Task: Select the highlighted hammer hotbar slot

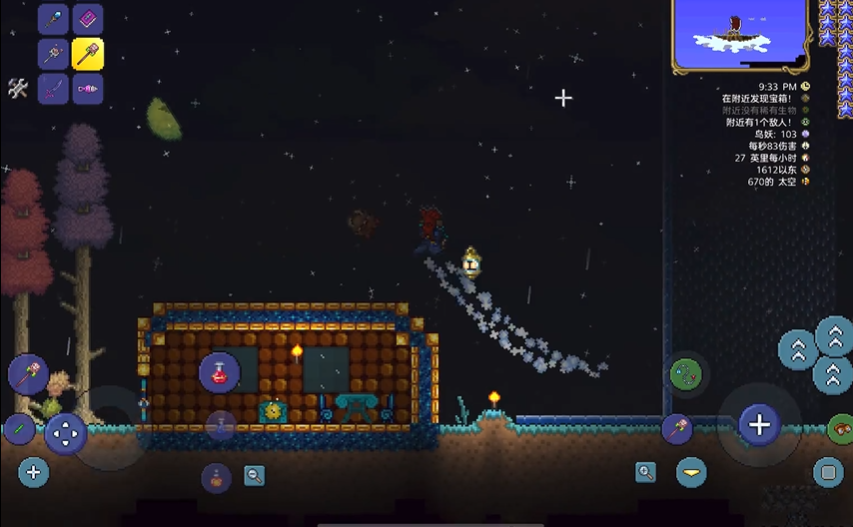Action: 87,54
